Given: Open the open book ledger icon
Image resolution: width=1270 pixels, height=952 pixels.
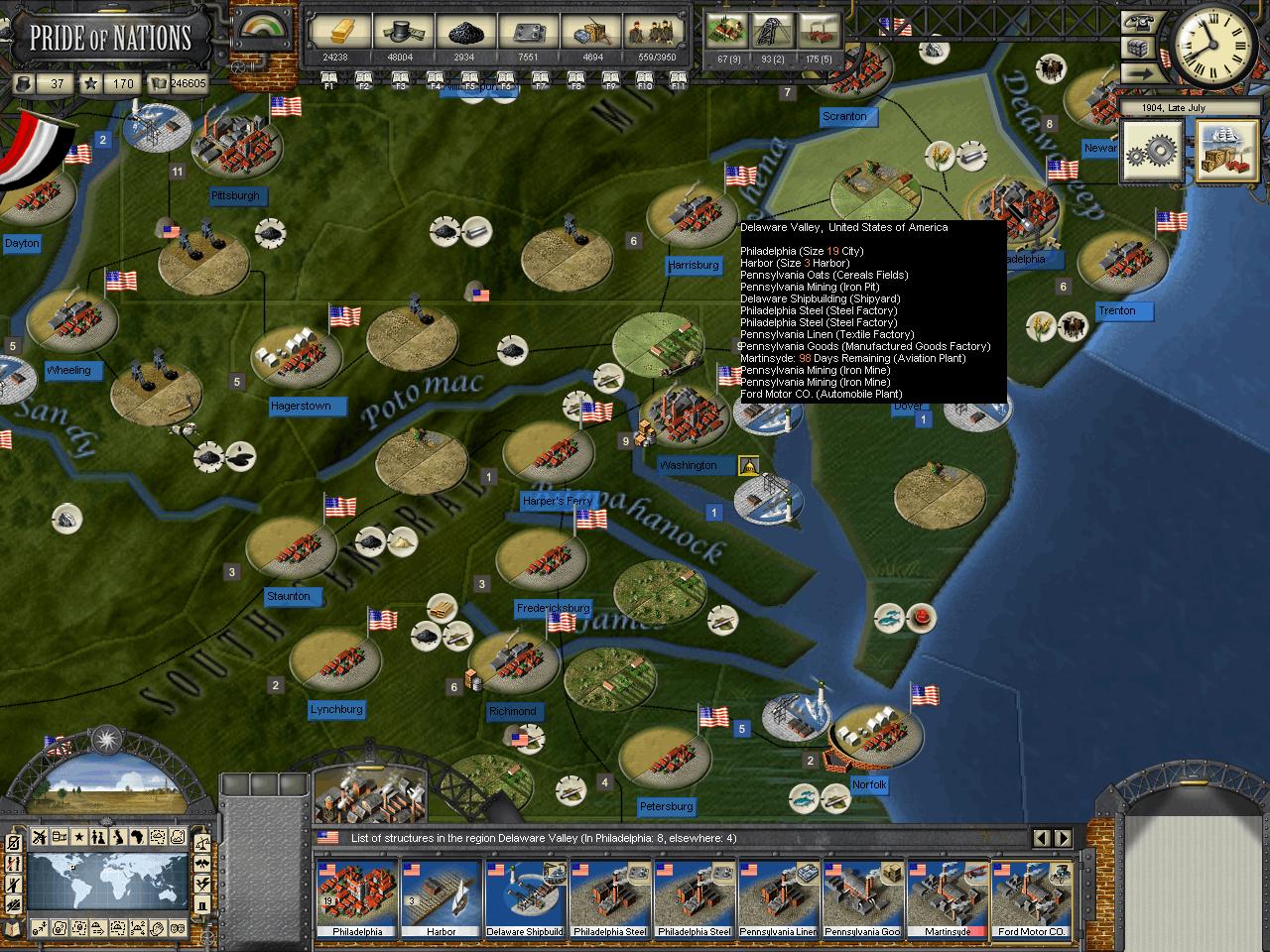Looking at the screenshot, I should [159, 84].
